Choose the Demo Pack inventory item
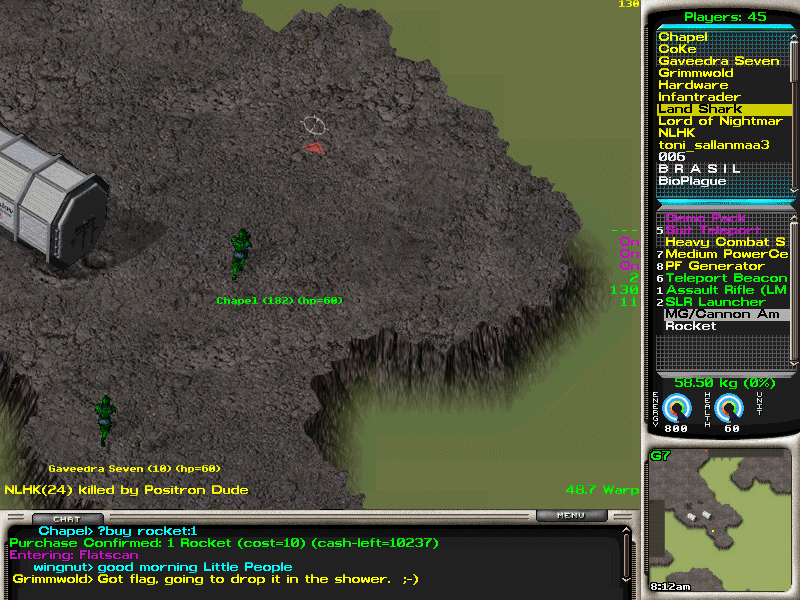800x600 pixels. click(x=705, y=218)
